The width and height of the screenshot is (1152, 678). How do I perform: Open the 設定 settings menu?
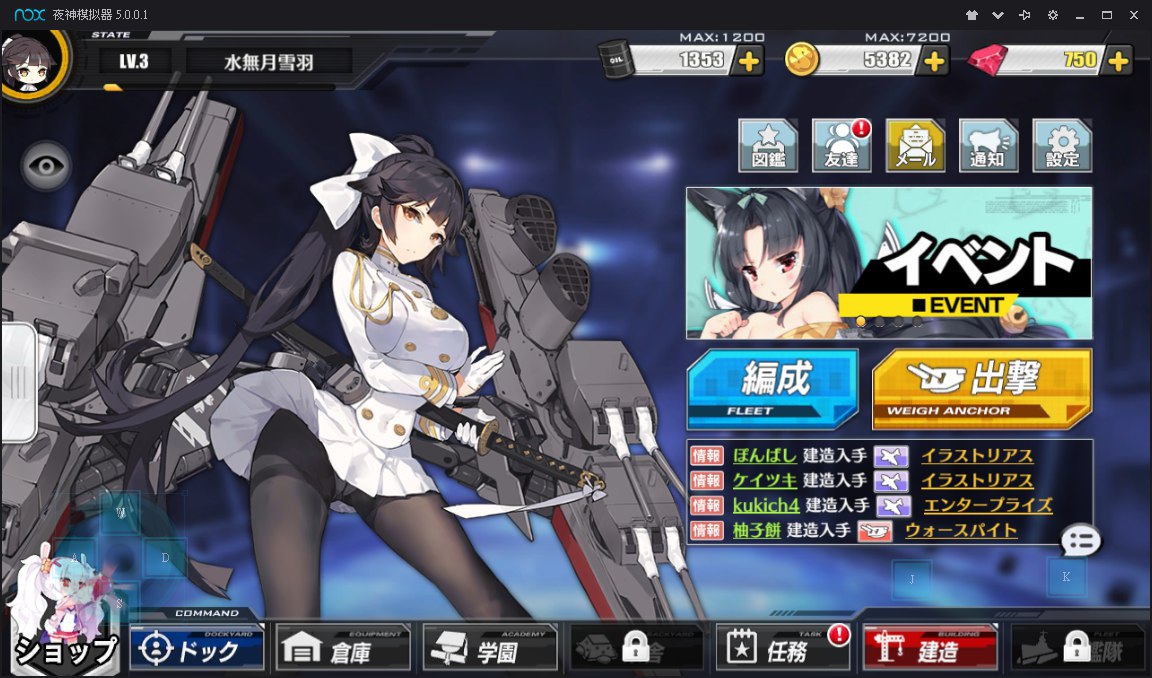1062,146
